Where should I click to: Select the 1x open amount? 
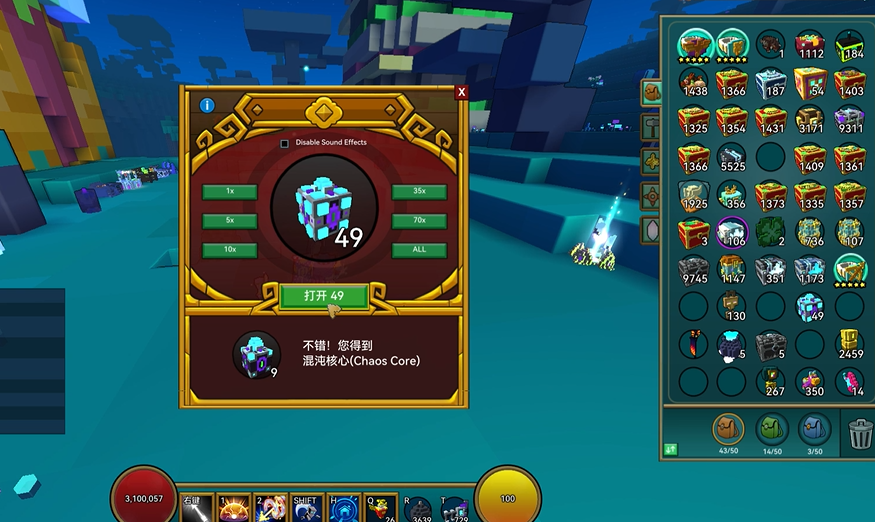tap(230, 191)
